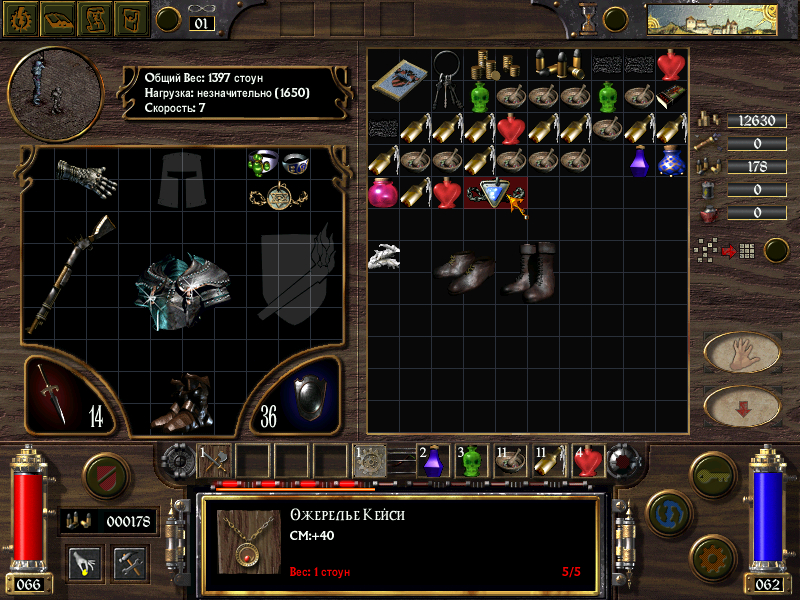Select the blue triangular amulet in inventory
This screenshot has height=600, width=800.
click(x=493, y=191)
